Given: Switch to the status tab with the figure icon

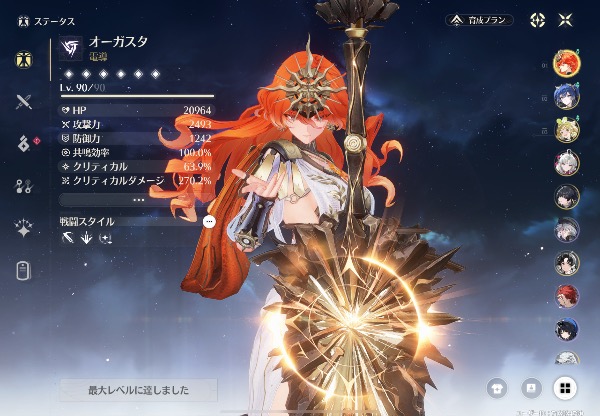Looking at the screenshot, I should point(24,58).
